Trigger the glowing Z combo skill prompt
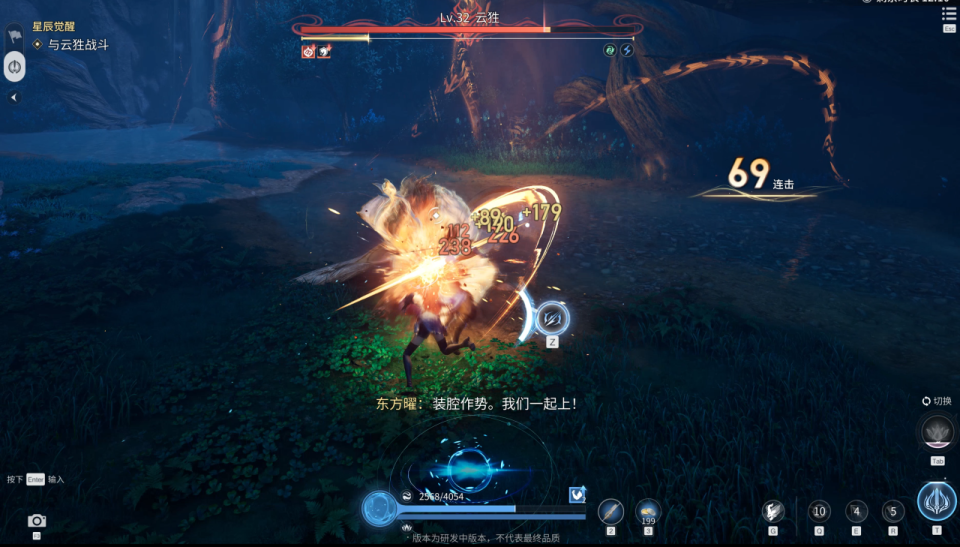 coord(552,318)
